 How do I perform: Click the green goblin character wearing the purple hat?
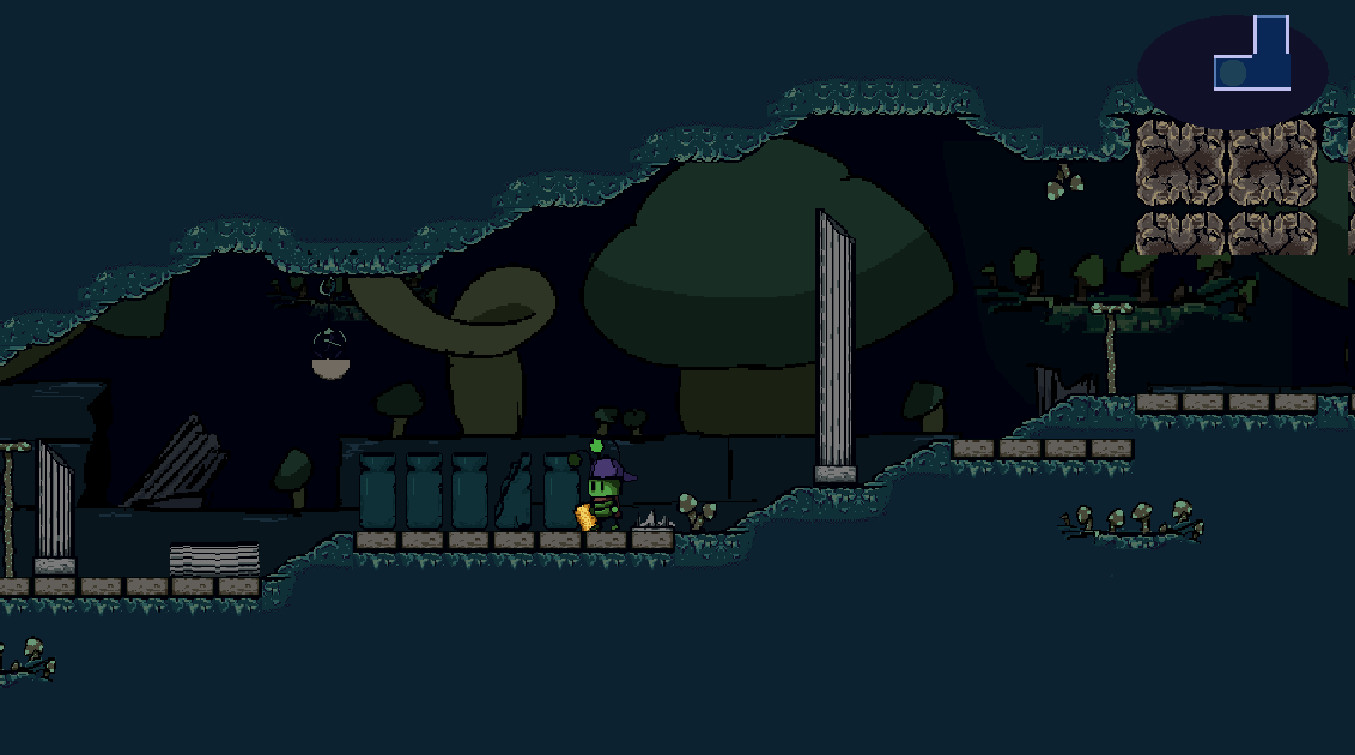point(603,485)
